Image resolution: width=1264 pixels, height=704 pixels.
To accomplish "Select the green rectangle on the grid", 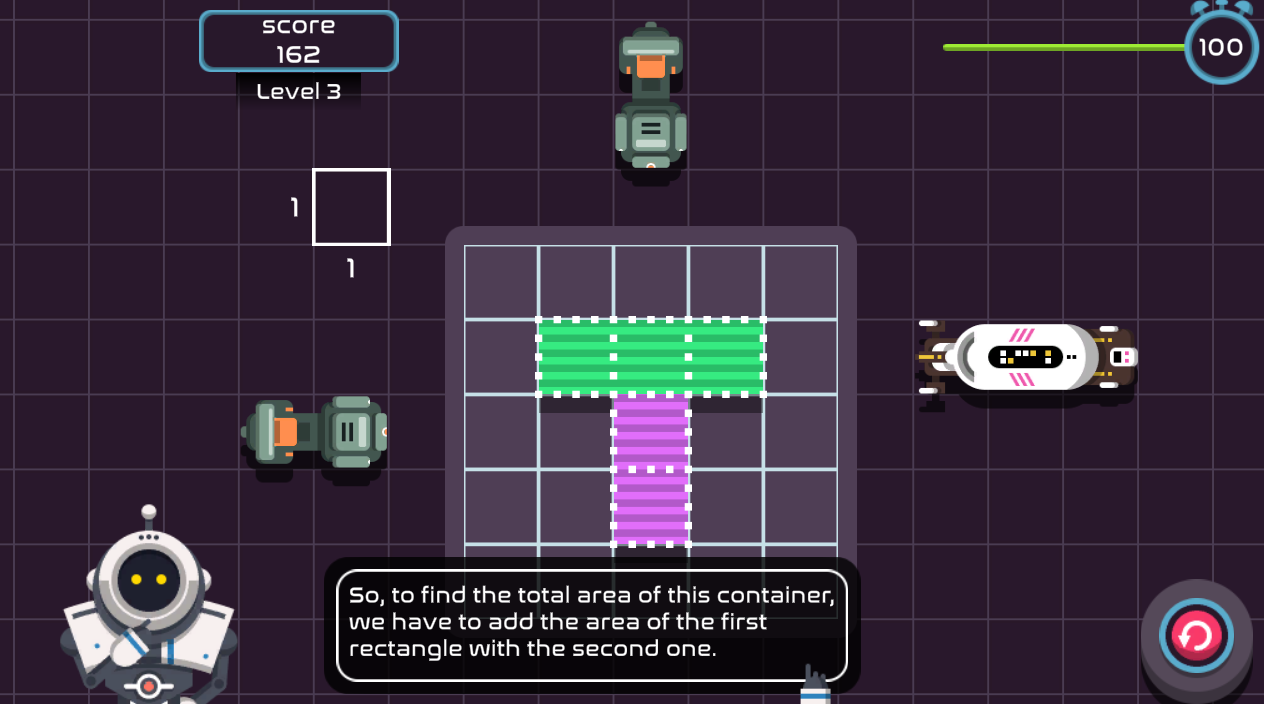I will click(651, 357).
